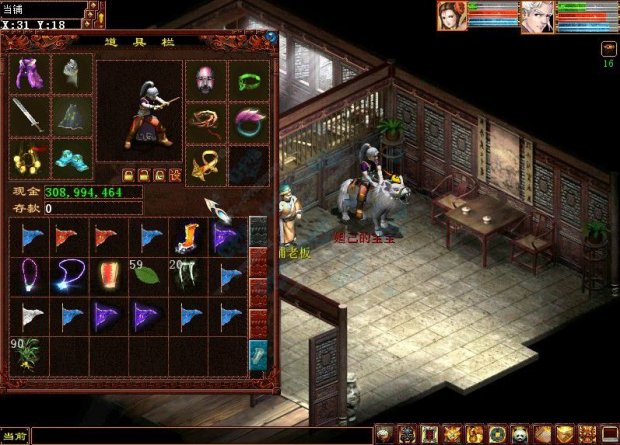Click the red-haired female character portrait
620x445 pixels.
(x=452, y=16)
